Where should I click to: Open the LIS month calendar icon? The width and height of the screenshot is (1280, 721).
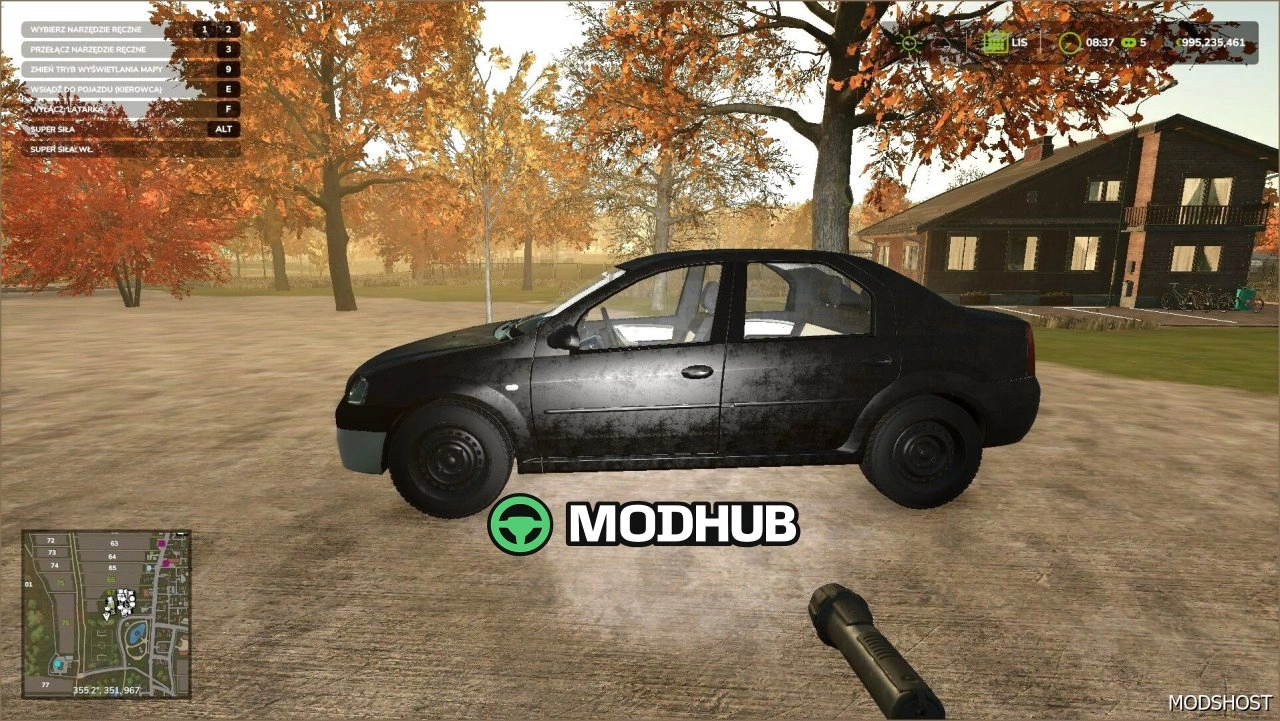click(x=993, y=42)
